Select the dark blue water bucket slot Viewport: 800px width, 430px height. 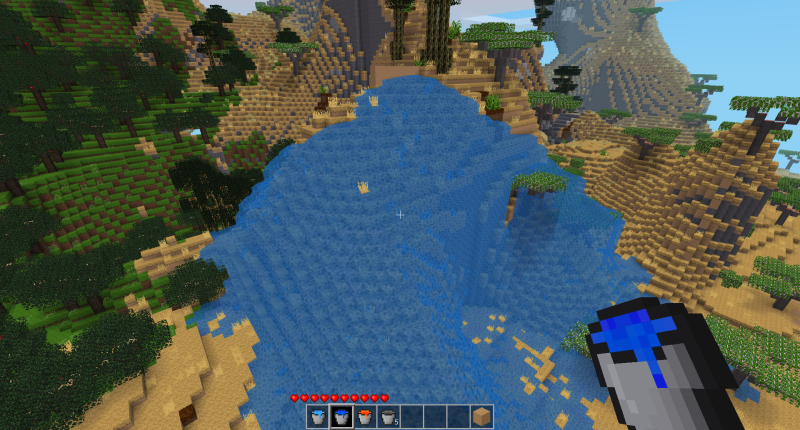341,417
